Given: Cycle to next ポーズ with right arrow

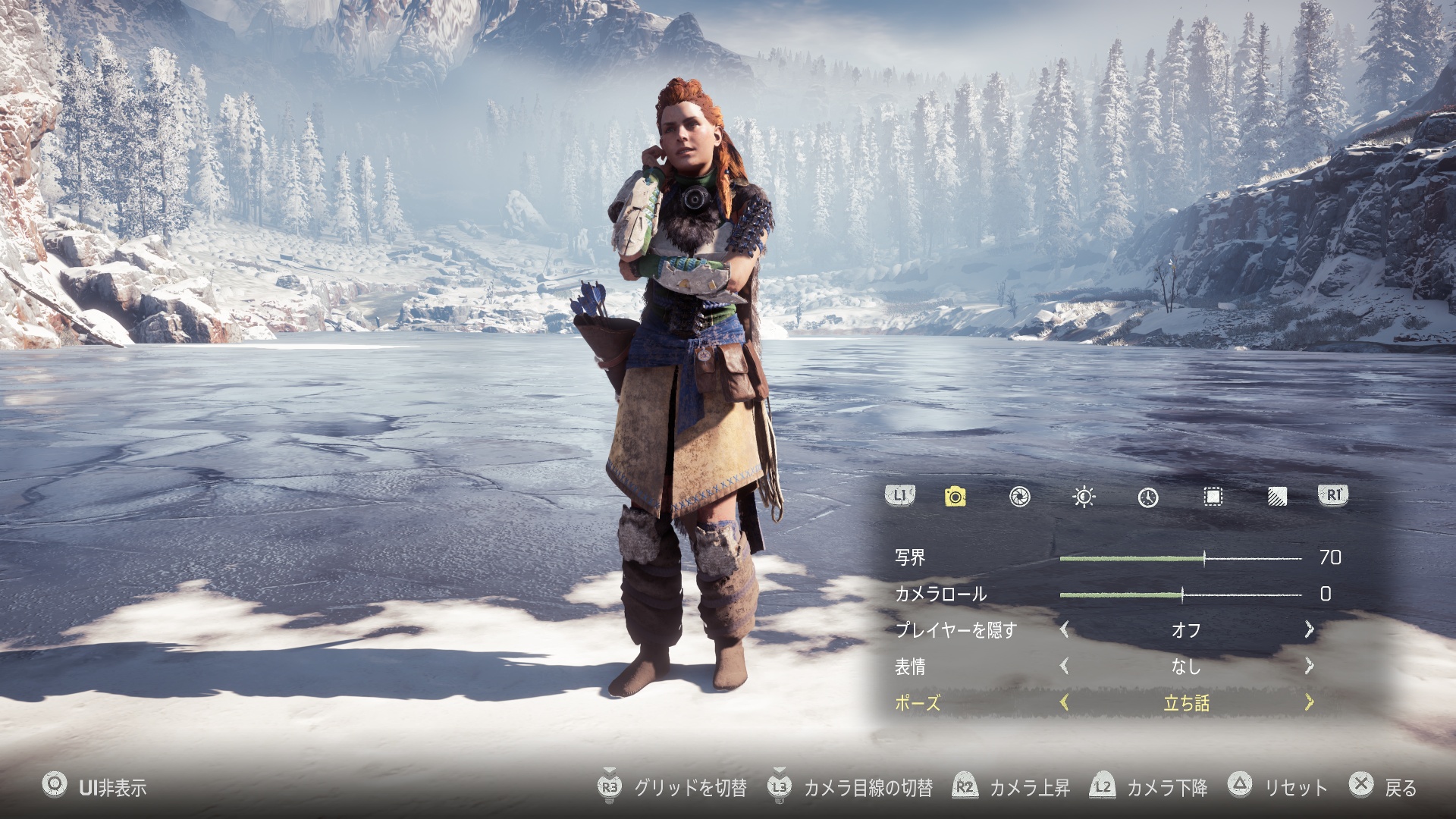Looking at the screenshot, I should (x=1309, y=702).
